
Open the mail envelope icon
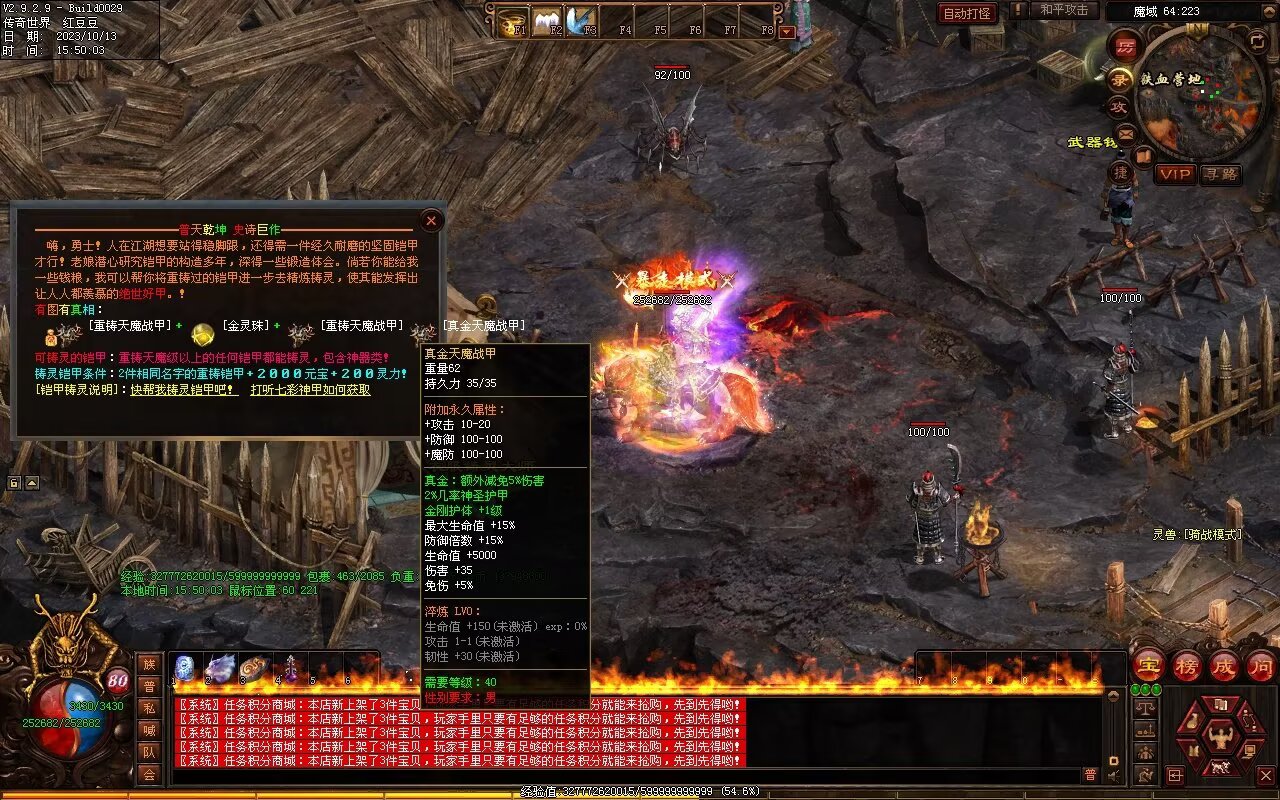click(x=1125, y=133)
